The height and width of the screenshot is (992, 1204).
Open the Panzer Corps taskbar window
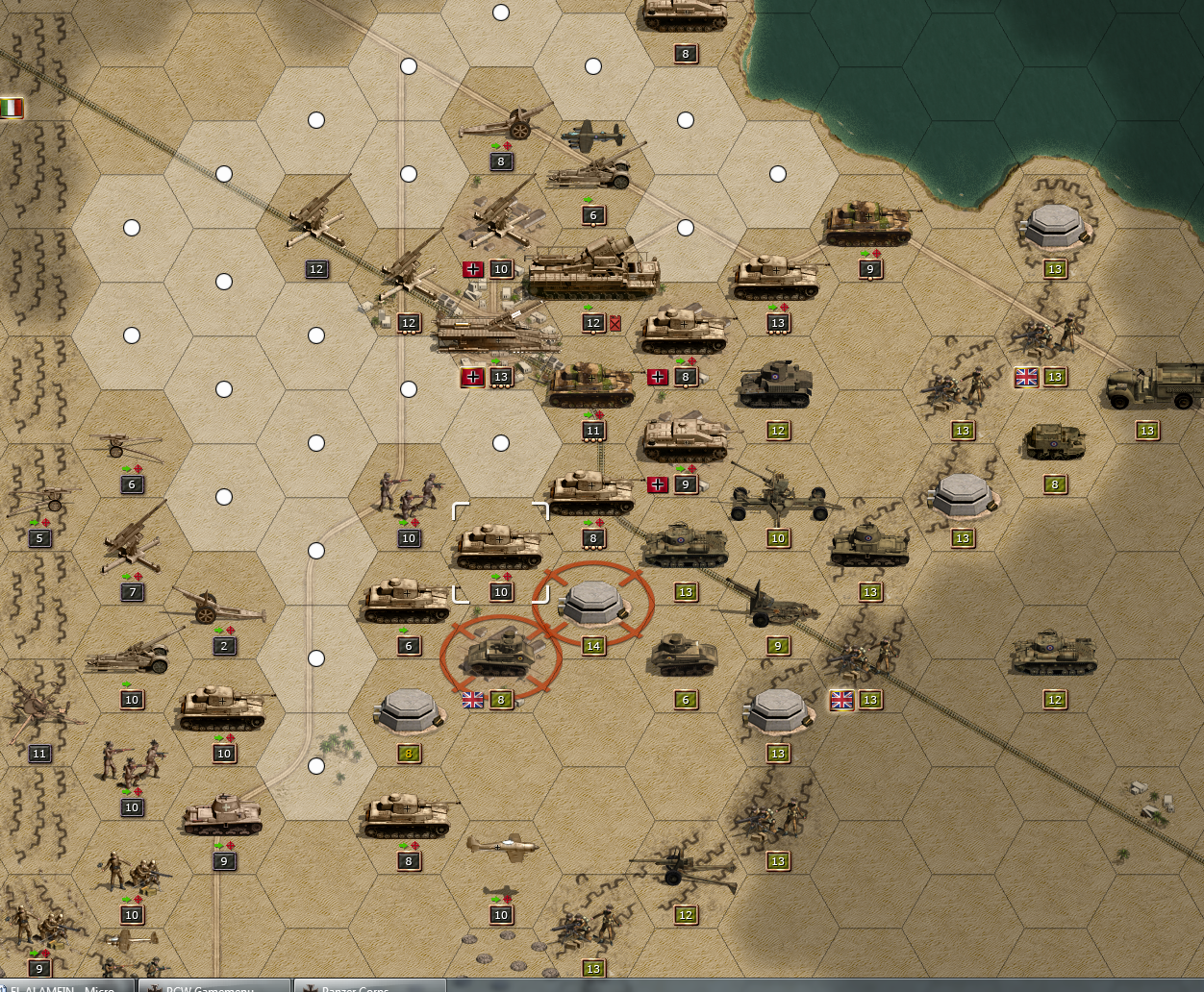370,985
